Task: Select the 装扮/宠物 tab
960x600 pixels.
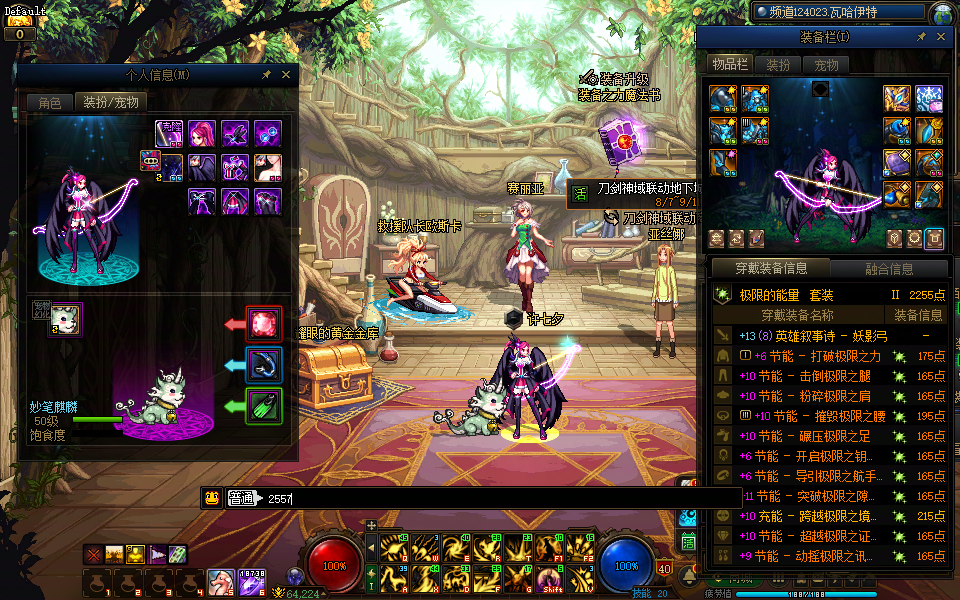Action: click(110, 102)
